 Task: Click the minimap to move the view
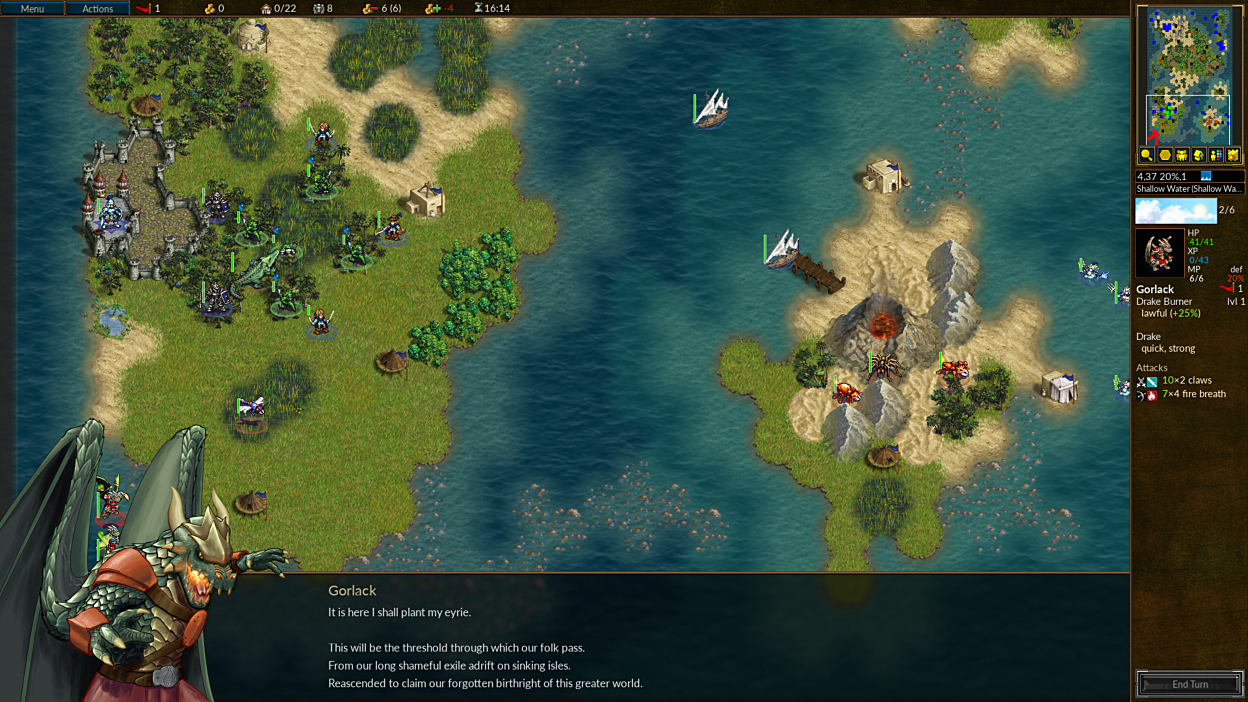[x=1189, y=75]
